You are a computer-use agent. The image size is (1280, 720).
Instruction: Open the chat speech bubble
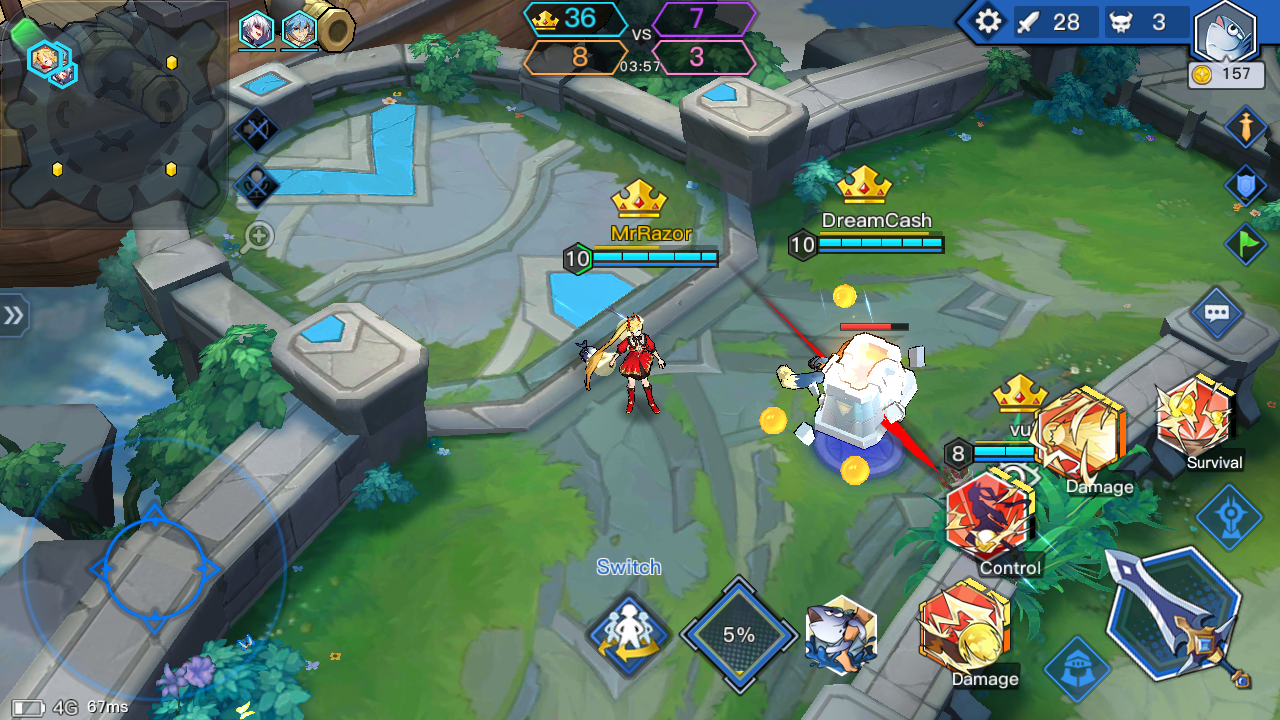1216,314
